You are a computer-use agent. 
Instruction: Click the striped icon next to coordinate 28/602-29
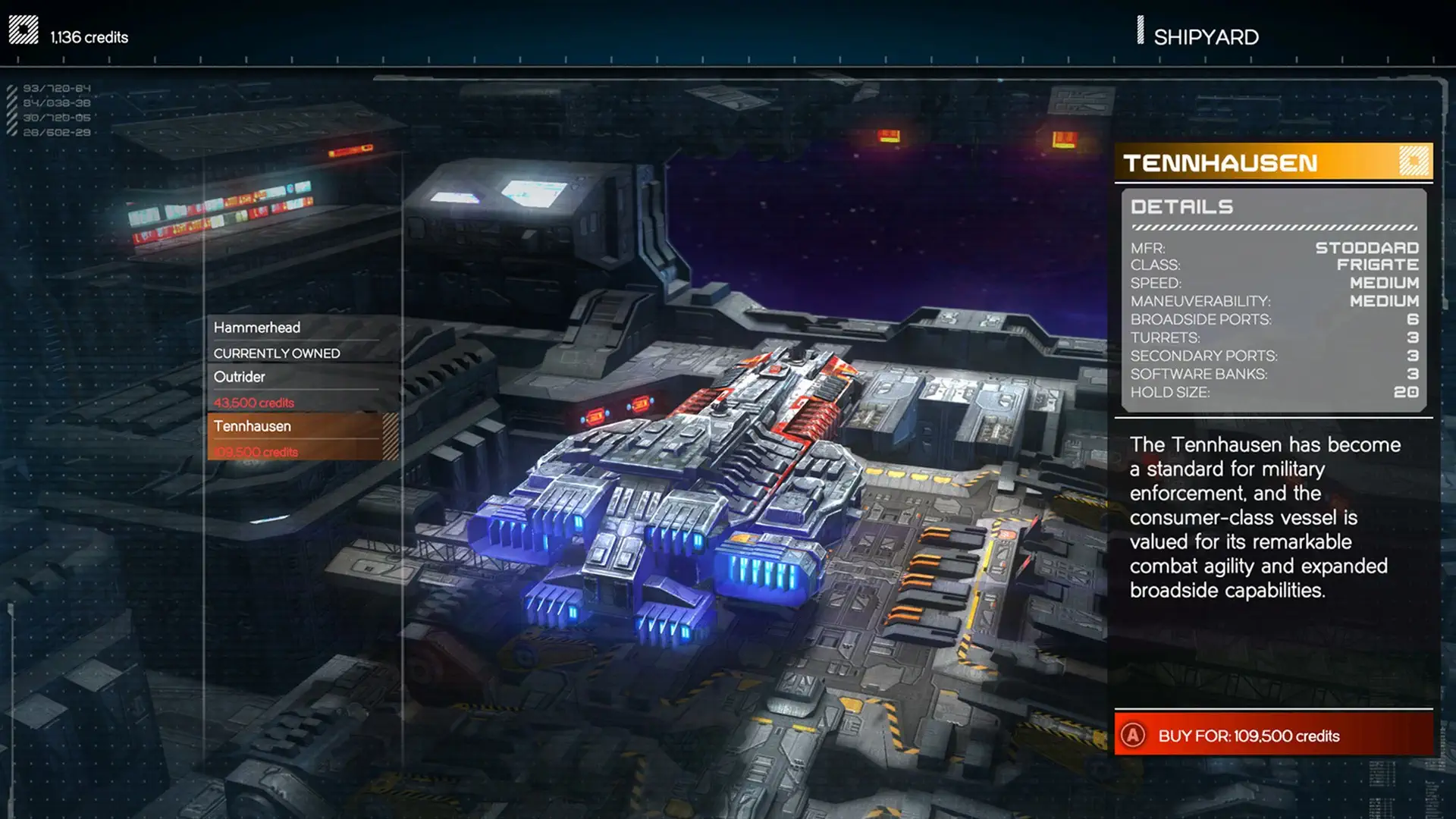click(x=11, y=132)
